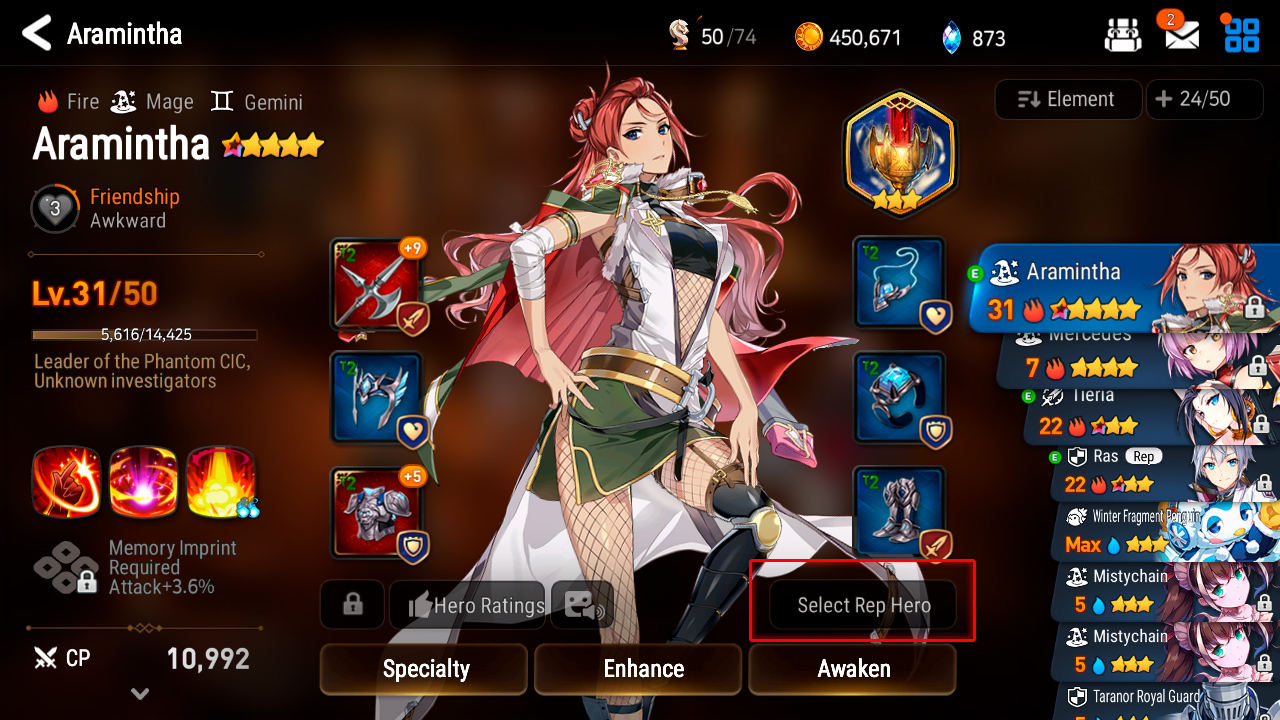The height and width of the screenshot is (720, 1280).
Task: Open the Specialty menu
Action: click(x=424, y=669)
